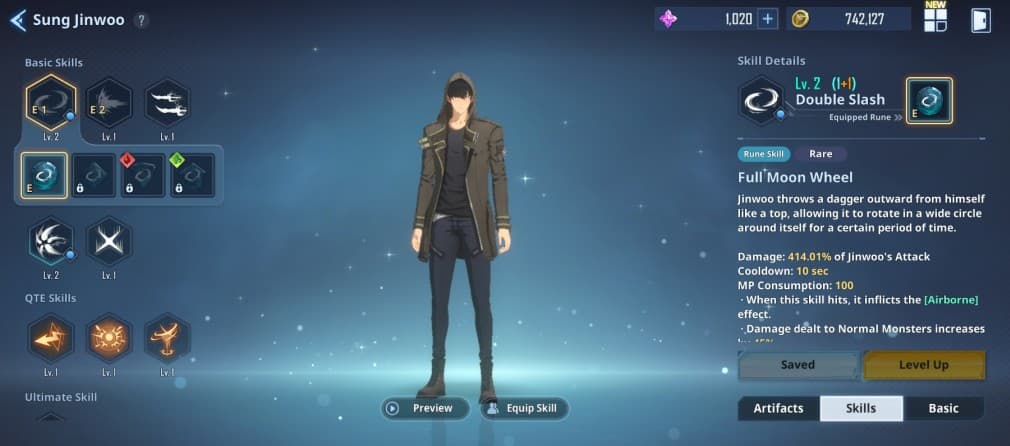1010x446 pixels.
Task: Select the crossed blades skill icon
Action: 108,241
